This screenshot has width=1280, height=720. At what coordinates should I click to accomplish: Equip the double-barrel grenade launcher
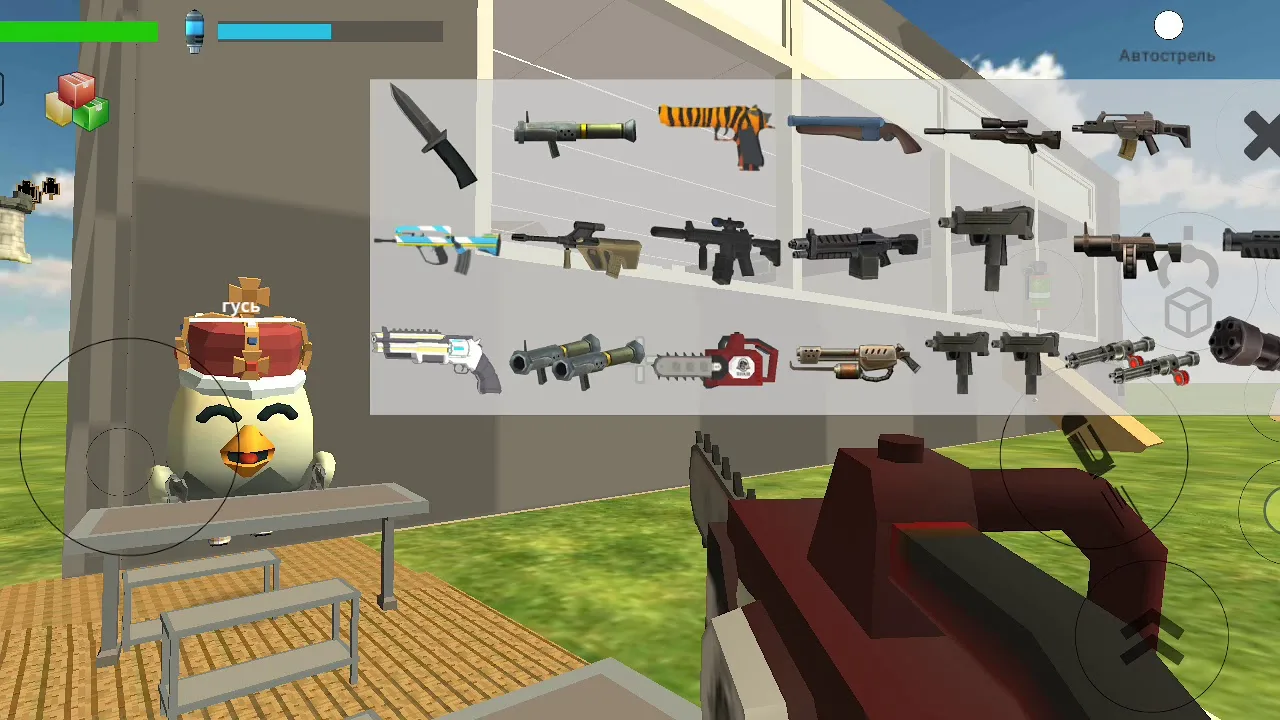click(578, 358)
